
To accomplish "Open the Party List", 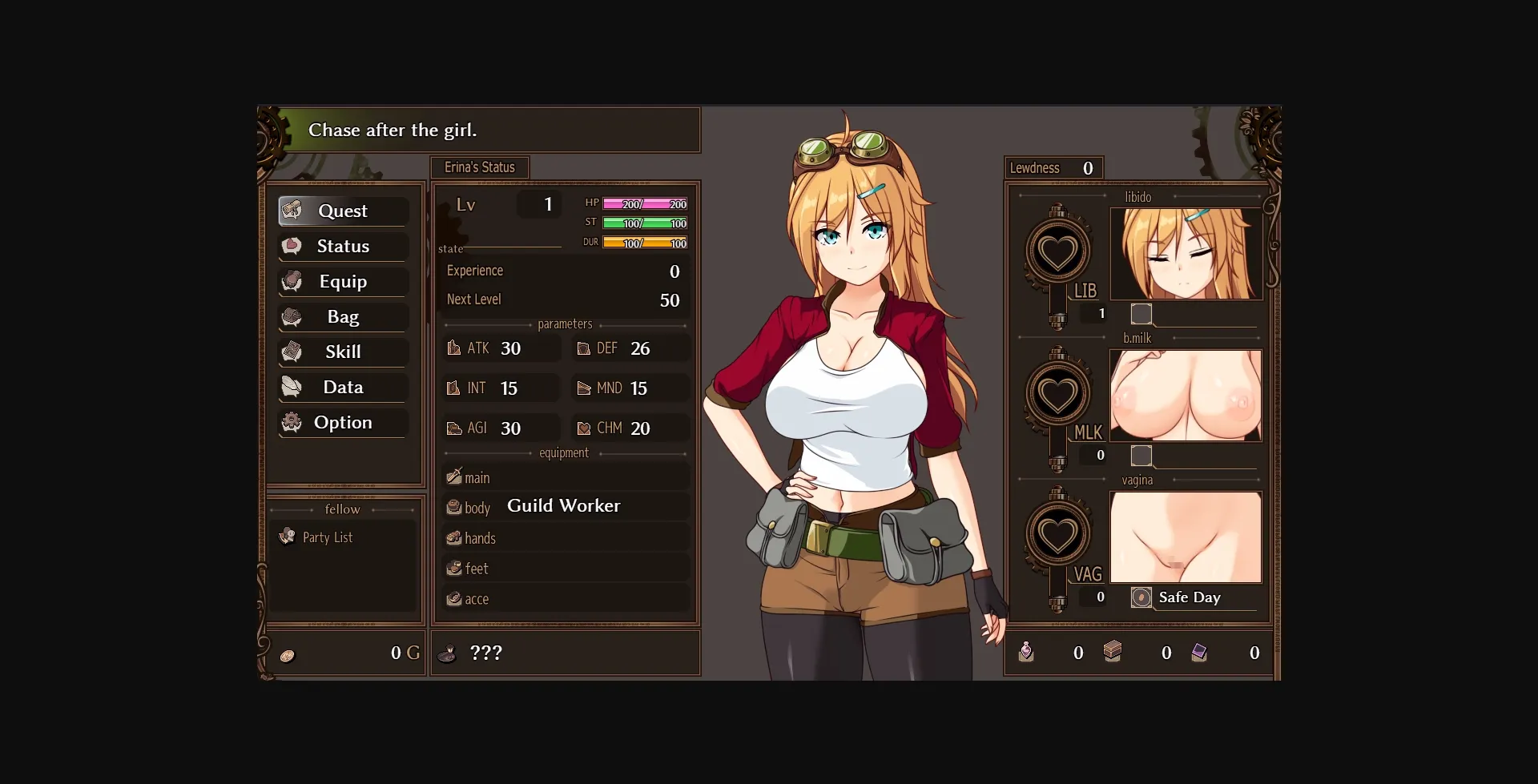I will (328, 537).
